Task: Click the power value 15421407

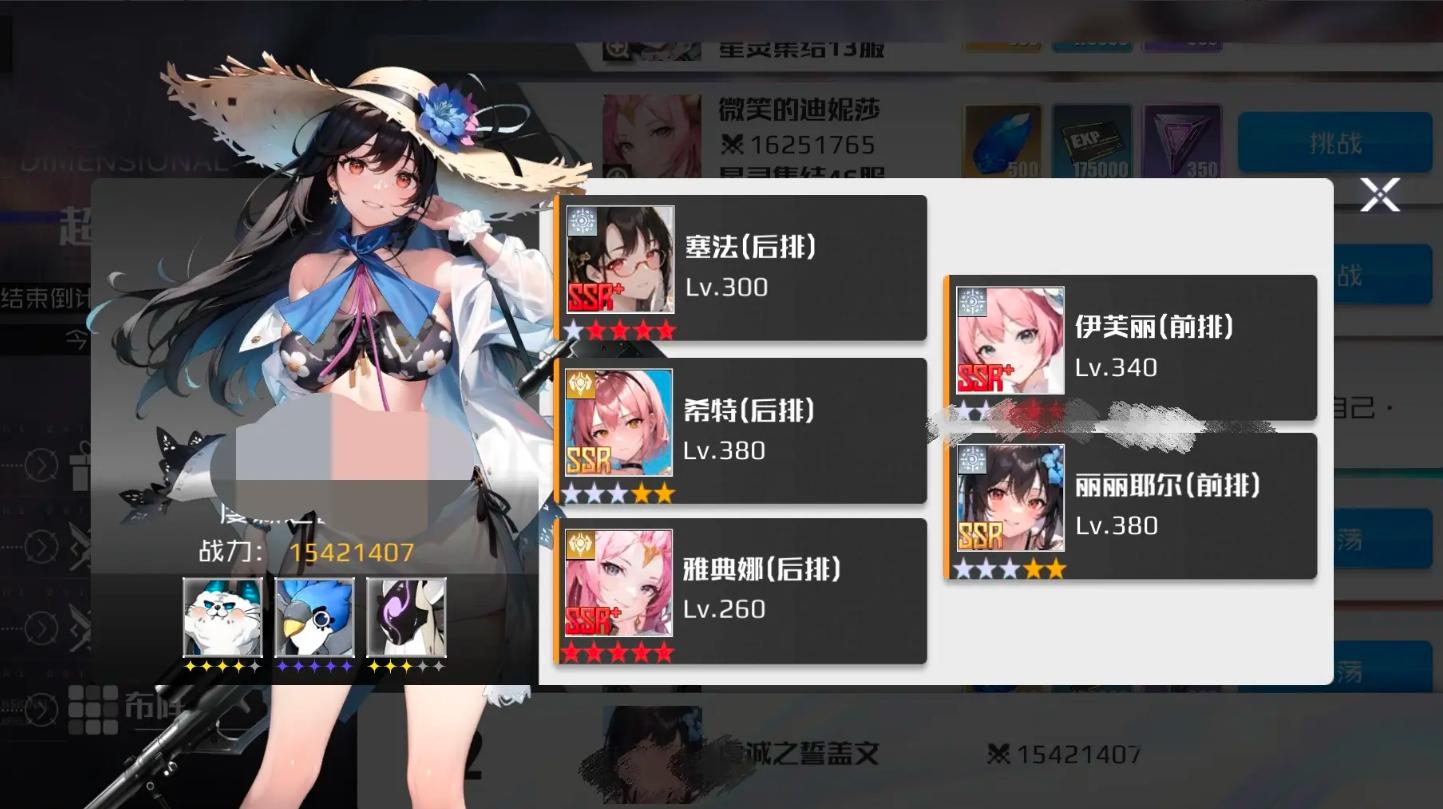Action: coord(351,550)
